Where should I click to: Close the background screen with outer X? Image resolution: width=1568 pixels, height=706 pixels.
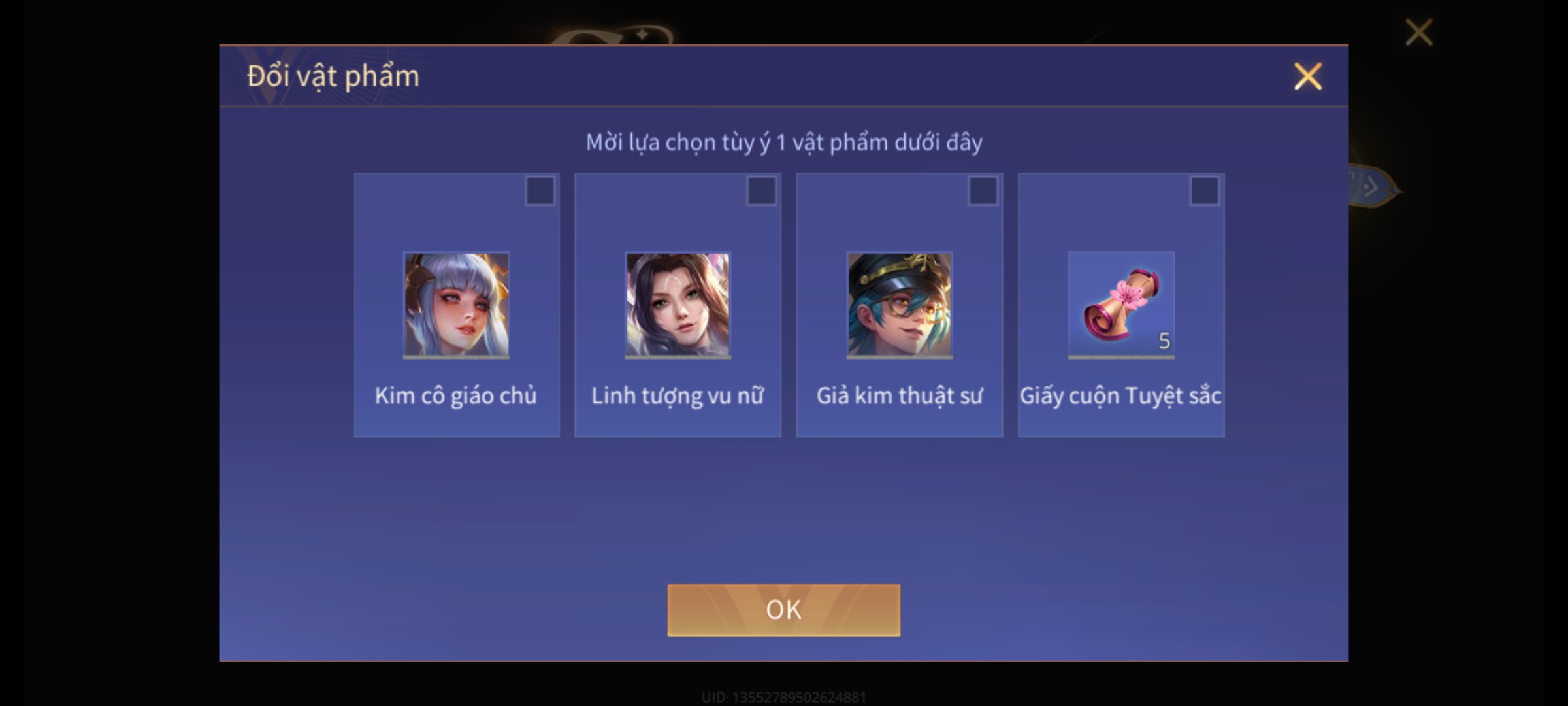(x=1418, y=32)
